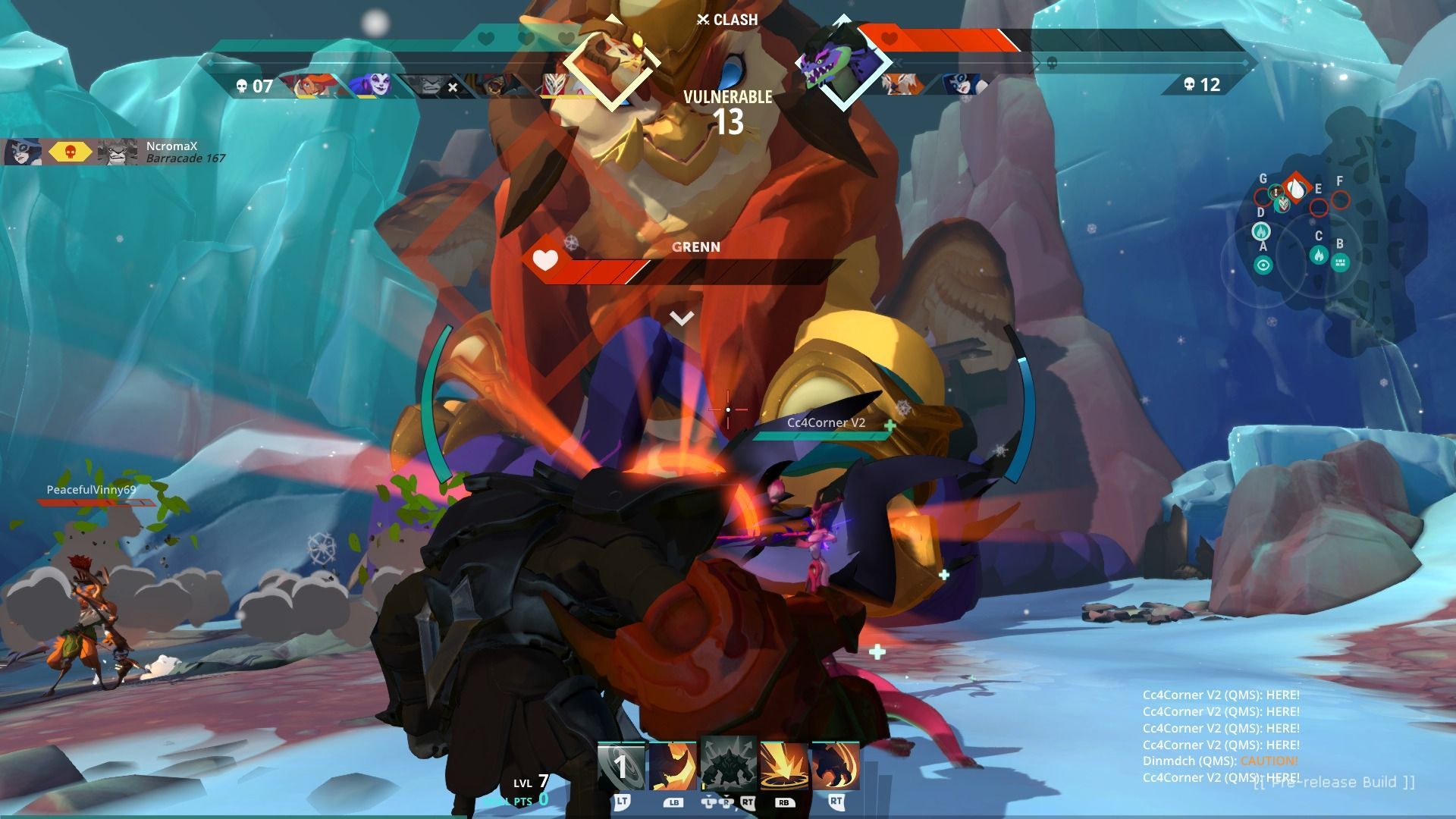Use the ground slam explosion ability
1456x819 pixels.
[x=784, y=766]
